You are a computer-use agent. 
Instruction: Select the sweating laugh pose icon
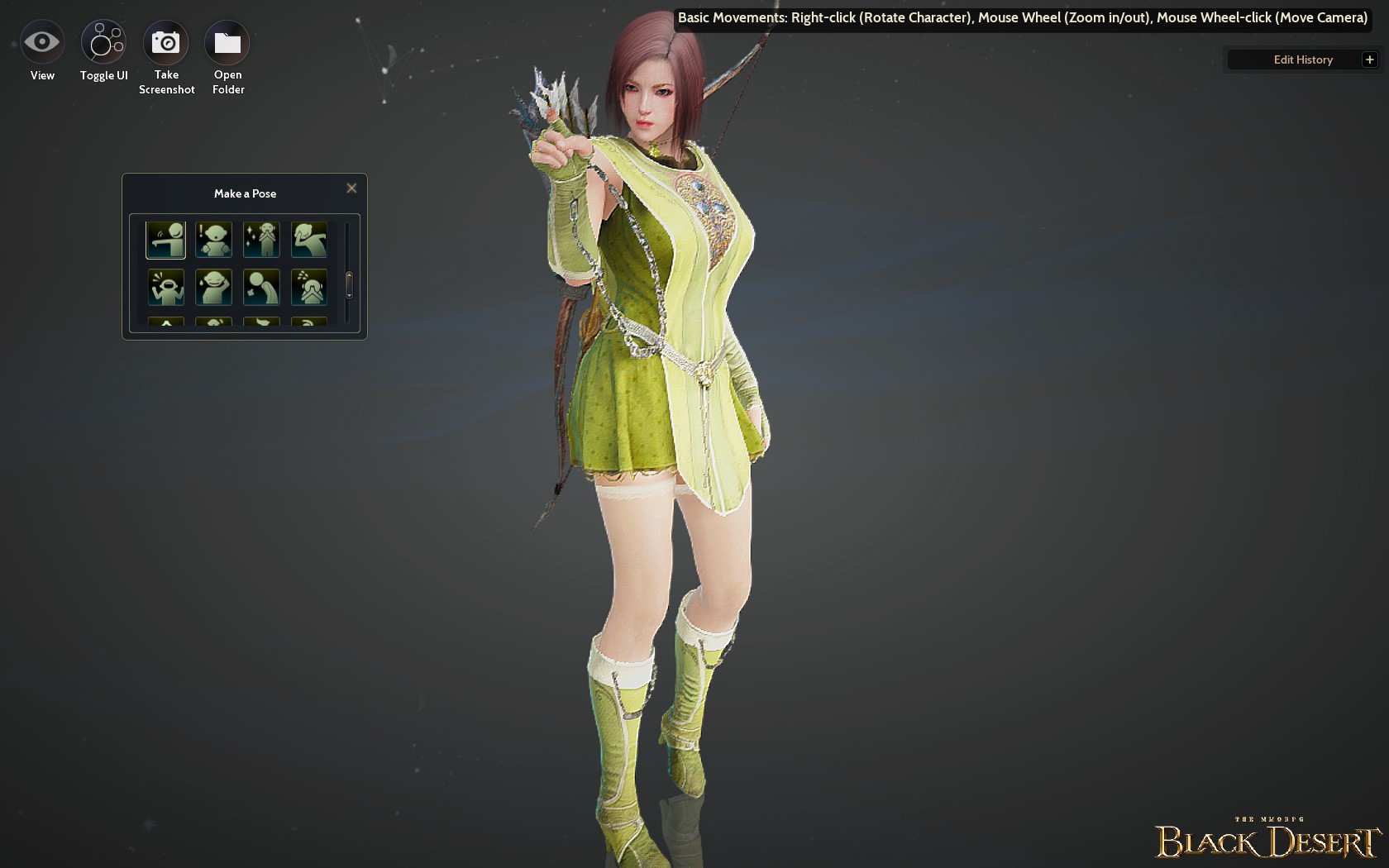pyautogui.click(x=213, y=288)
